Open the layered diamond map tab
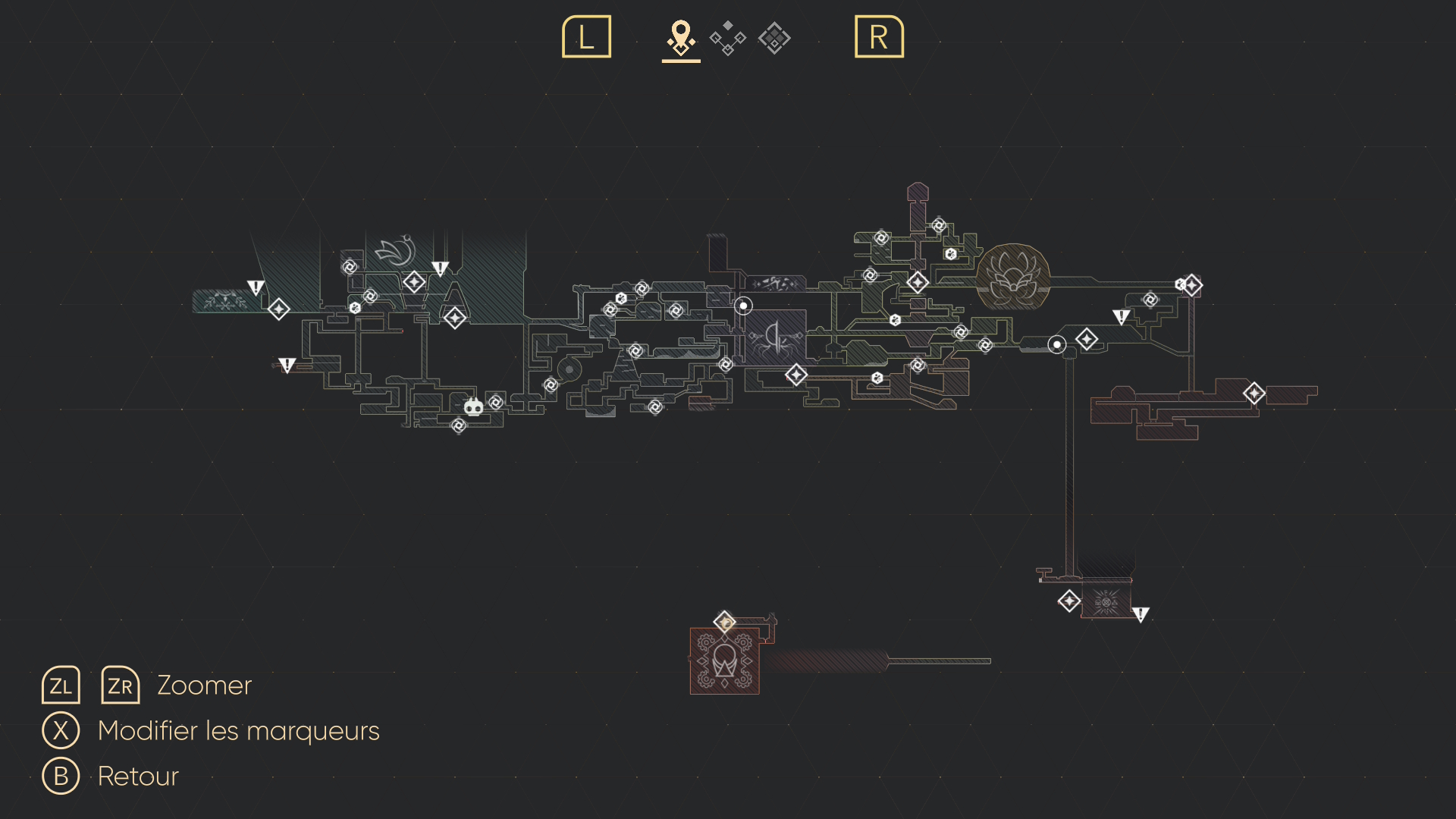The image size is (1456, 819). point(774,38)
